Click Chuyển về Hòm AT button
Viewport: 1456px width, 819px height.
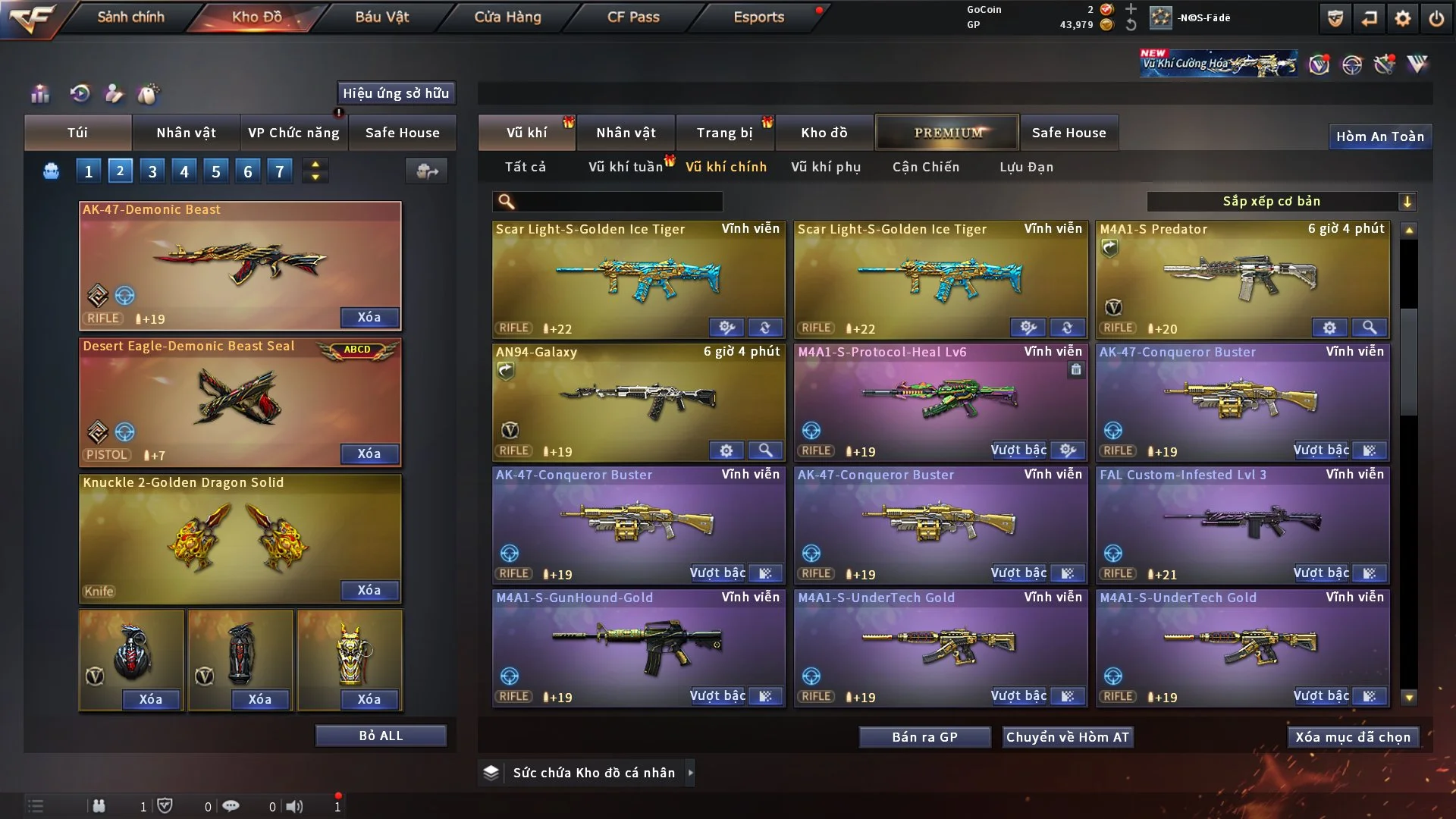[1068, 737]
